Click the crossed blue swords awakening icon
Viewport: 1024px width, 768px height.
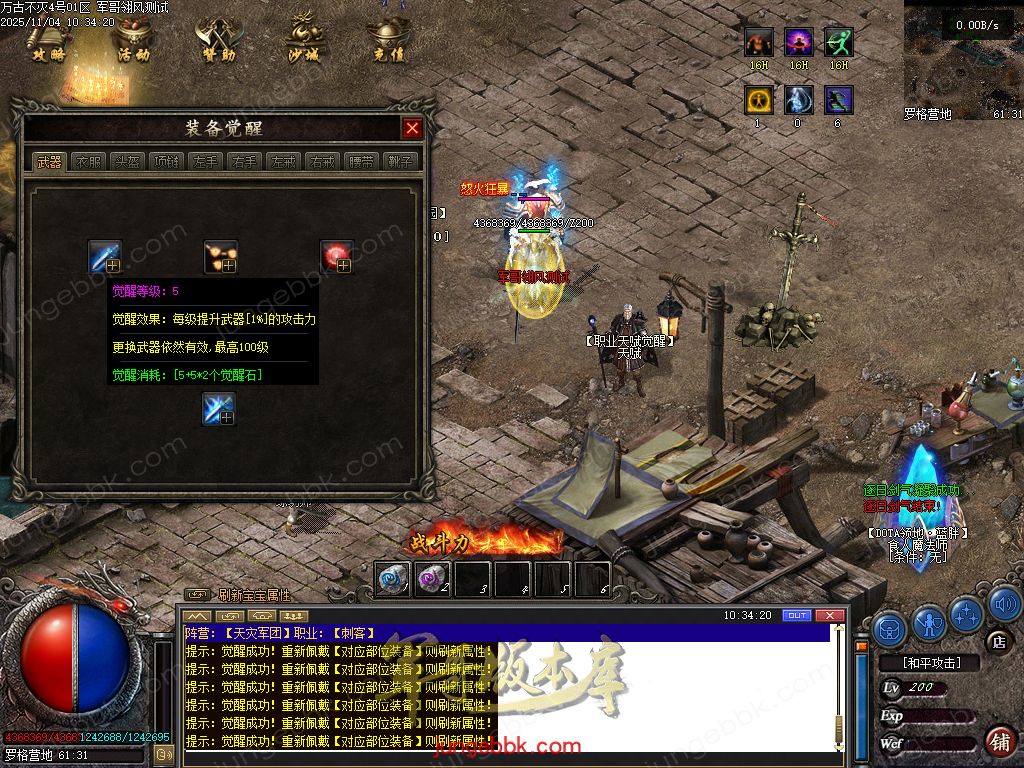219,408
